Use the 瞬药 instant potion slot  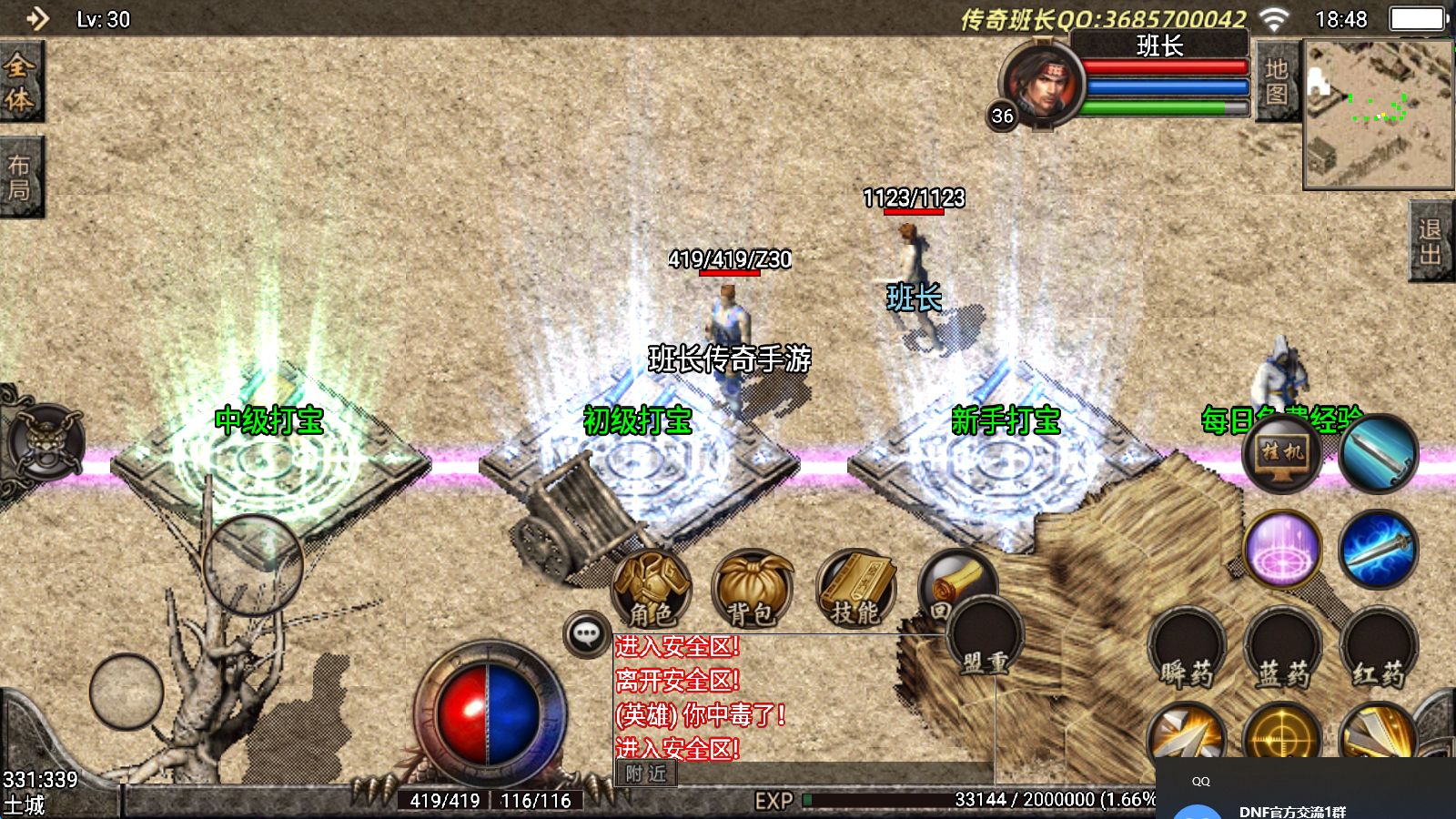pyautogui.click(x=1187, y=648)
